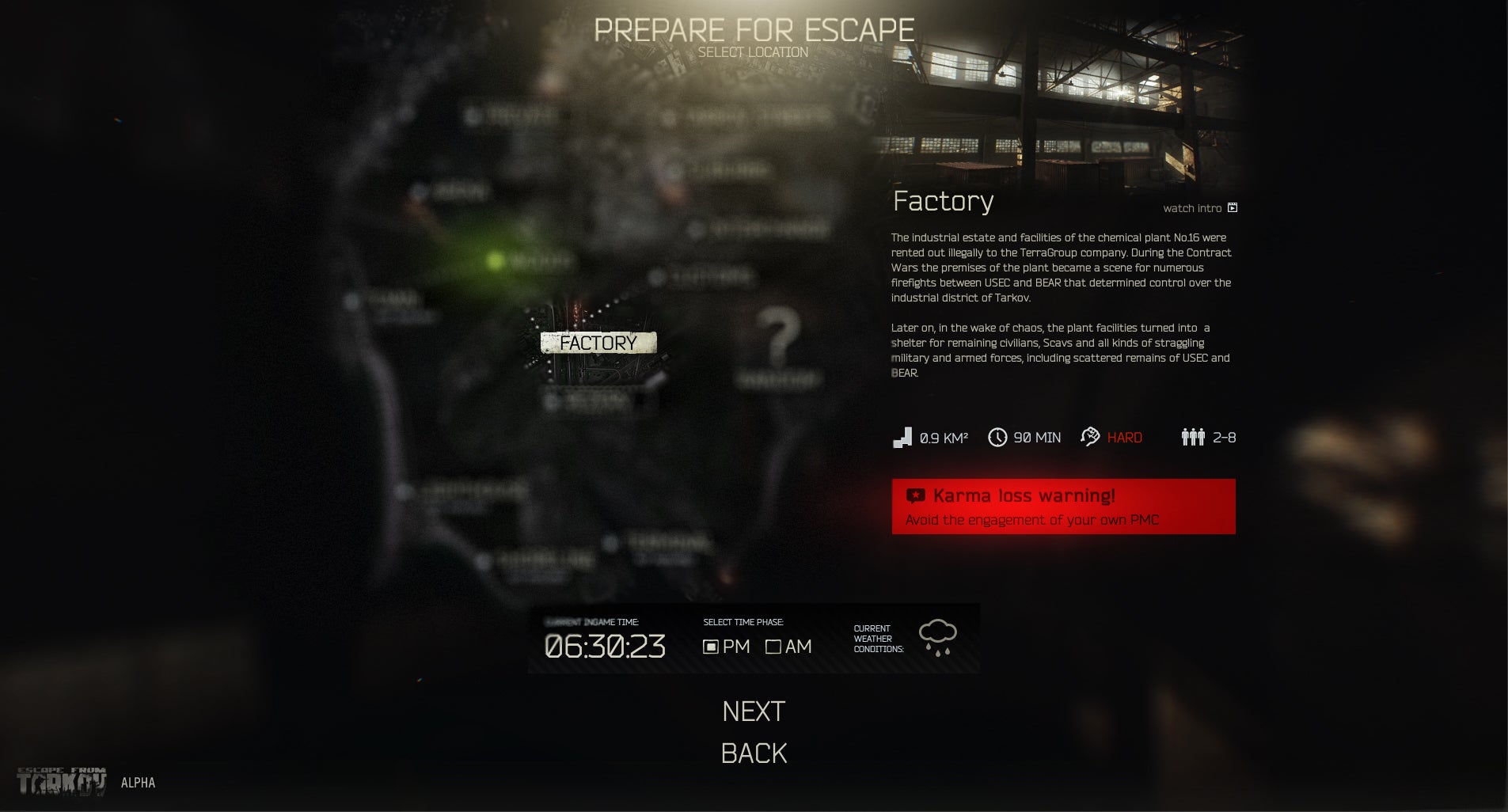Enable the AM time phase
This screenshot has height=812, width=1508.
773,647
